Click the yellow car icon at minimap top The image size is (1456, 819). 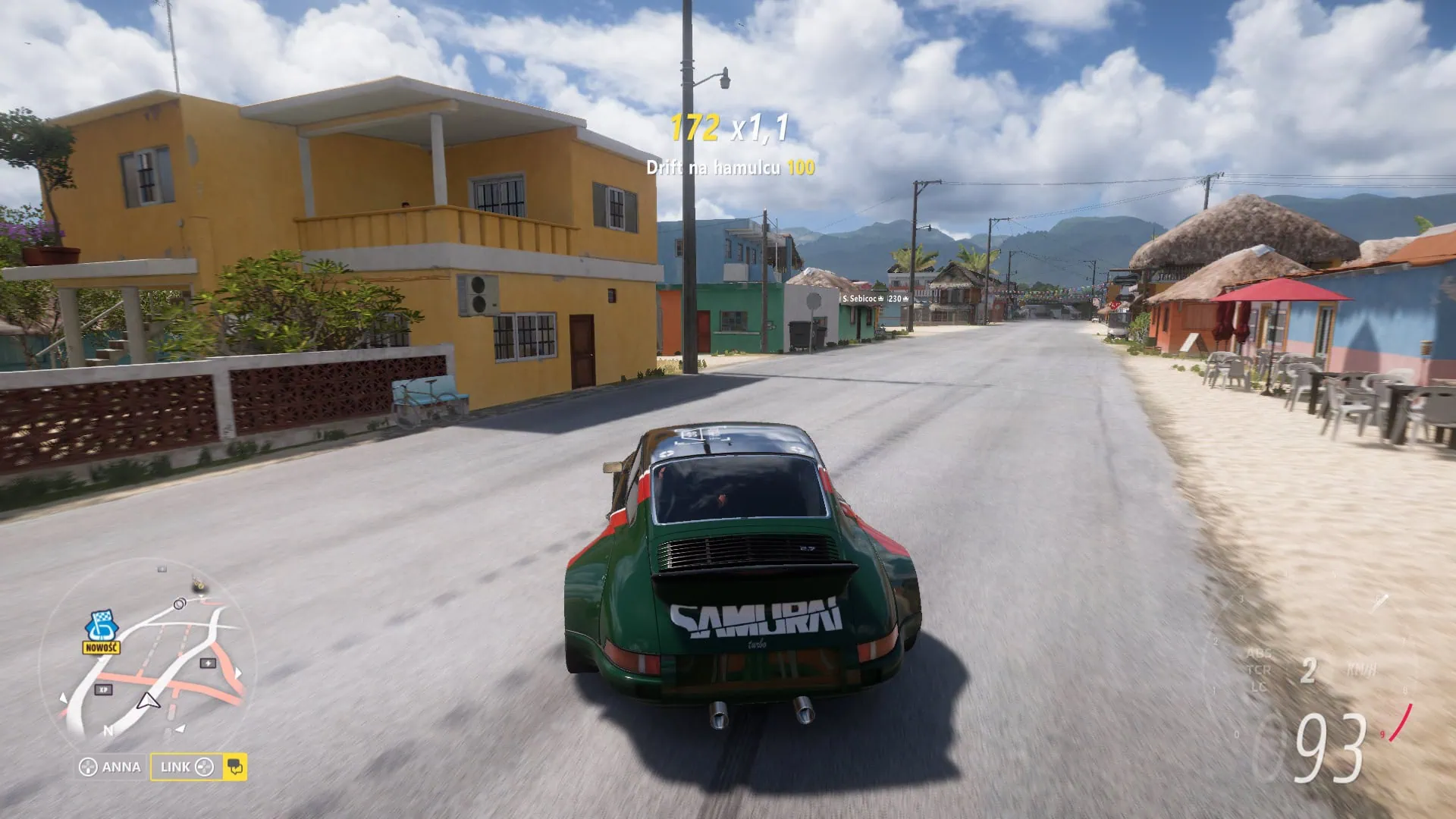pyautogui.click(x=198, y=584)
